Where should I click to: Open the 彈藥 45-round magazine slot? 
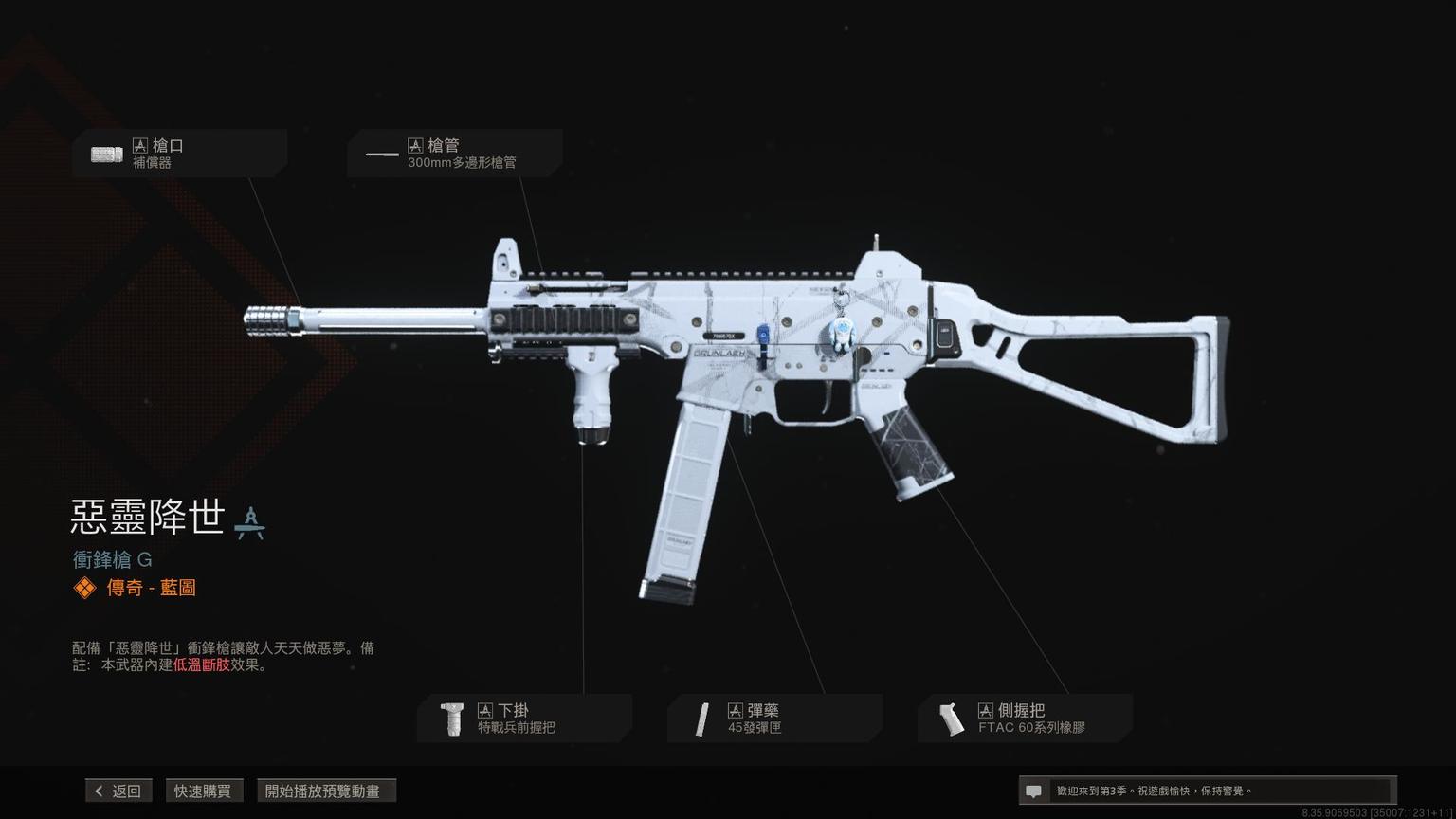pyautogui.click(x=774, y=719)
